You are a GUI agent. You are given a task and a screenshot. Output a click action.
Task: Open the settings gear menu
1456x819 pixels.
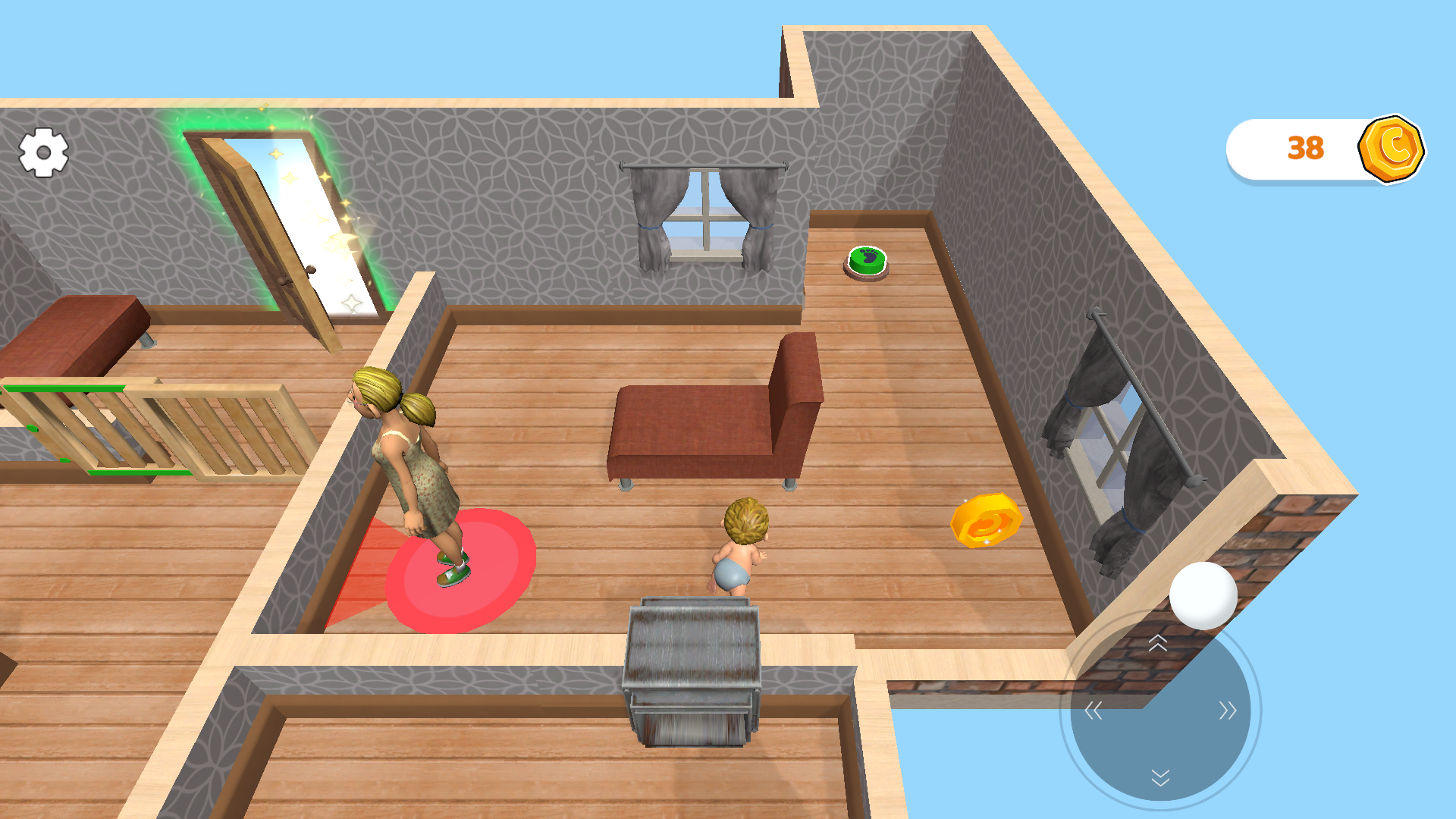coord(43,152)
